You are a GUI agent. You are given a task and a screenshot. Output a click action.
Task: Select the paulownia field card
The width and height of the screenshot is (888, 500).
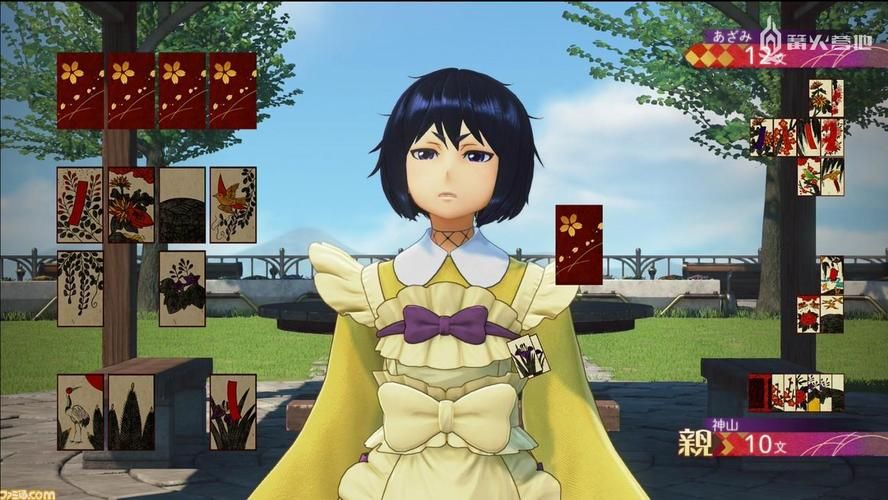[x=182, y=288]
